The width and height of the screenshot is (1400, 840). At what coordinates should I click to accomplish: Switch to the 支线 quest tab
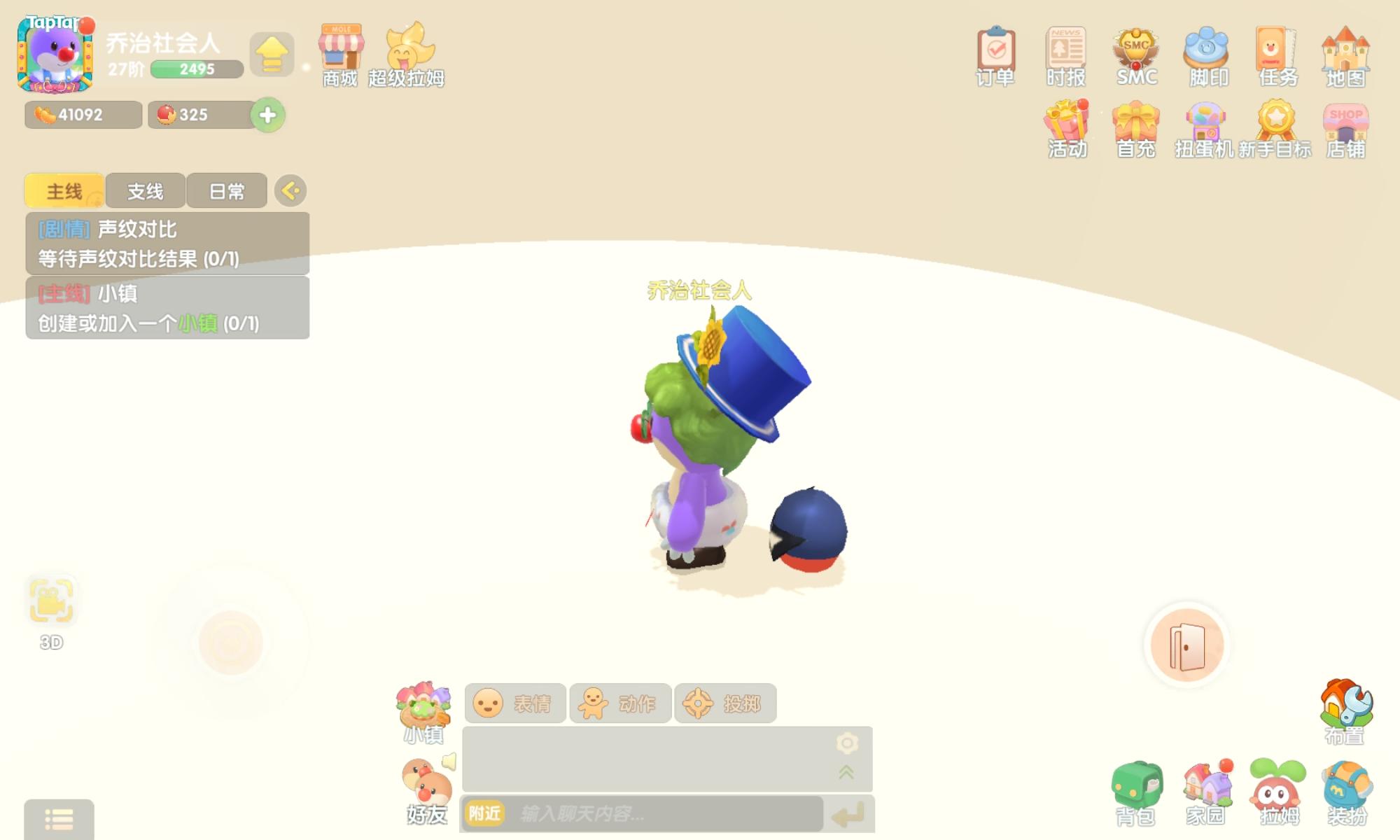pyautogui.click(x=143, y=190)
